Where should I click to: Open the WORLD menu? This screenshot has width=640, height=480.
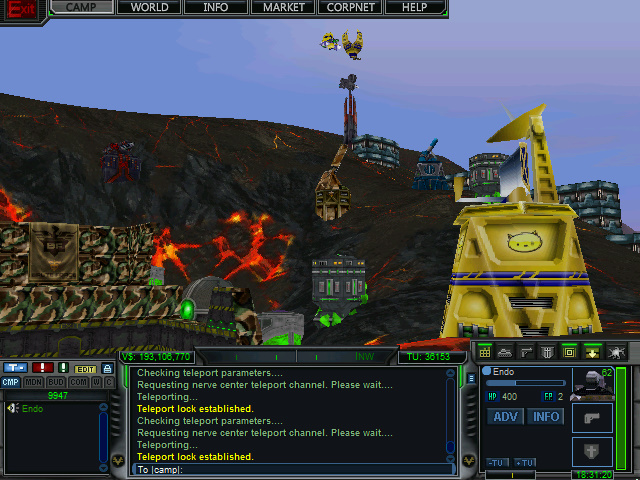click(149, 7)
